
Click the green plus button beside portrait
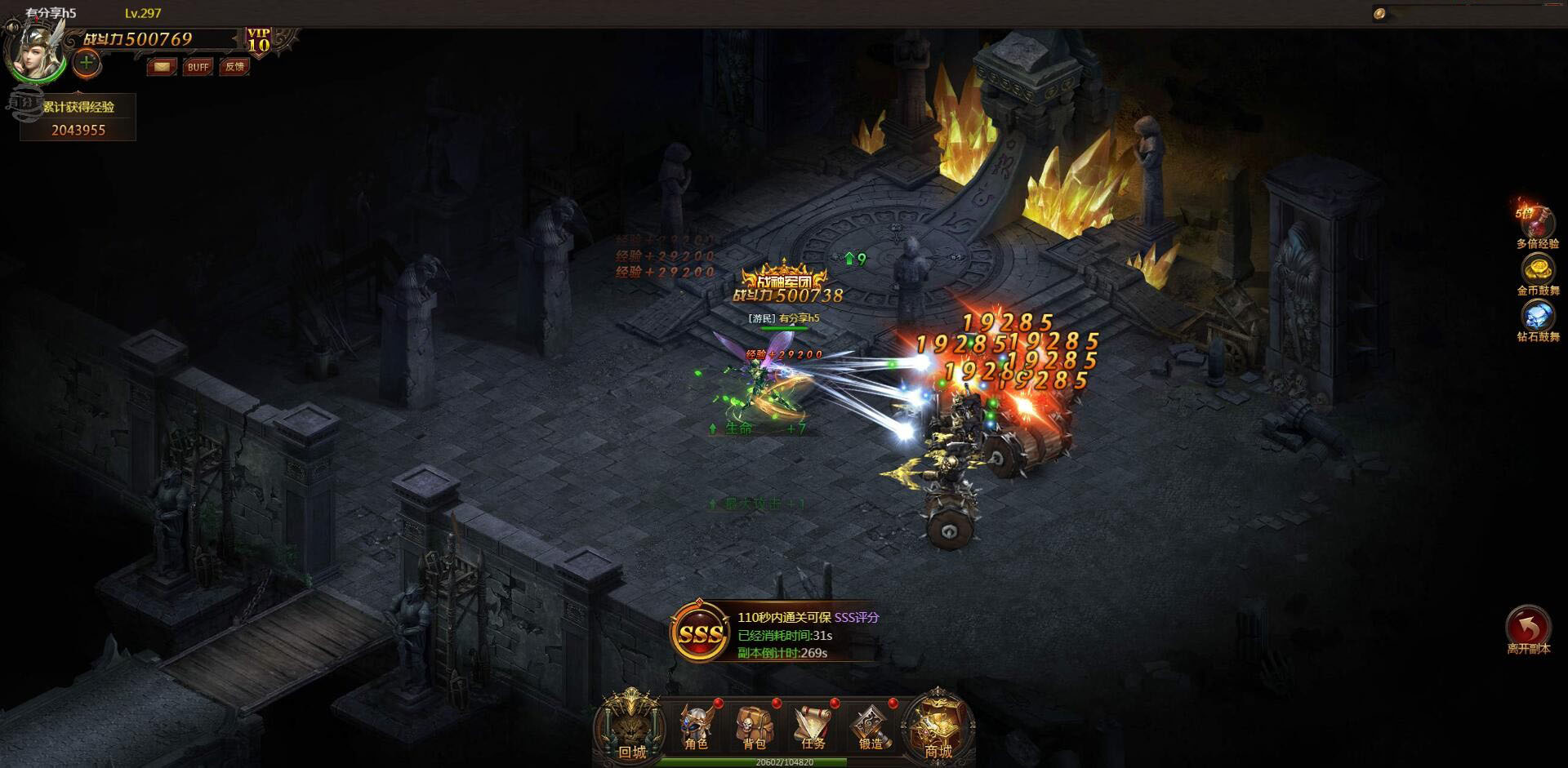(x=87, y=62)
